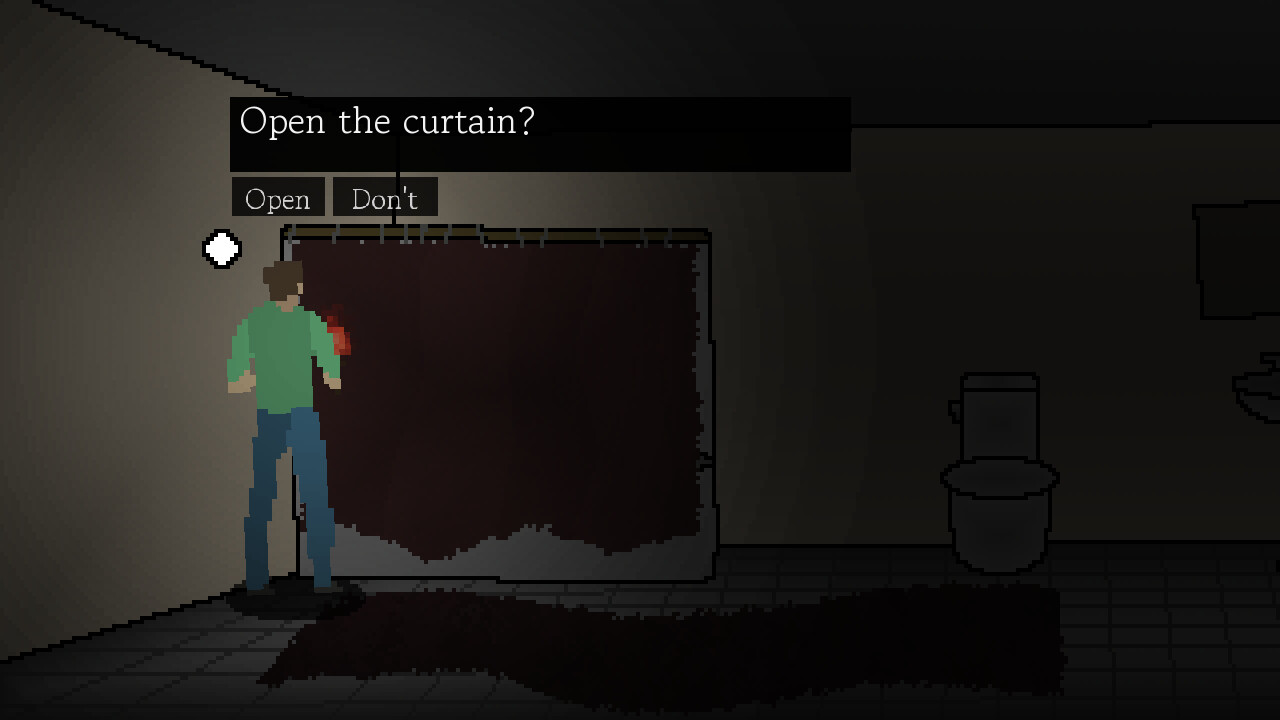The width and height of the screenshot is (1280, 720).
Task: Click the character's head
Action: tap(283, 280)
